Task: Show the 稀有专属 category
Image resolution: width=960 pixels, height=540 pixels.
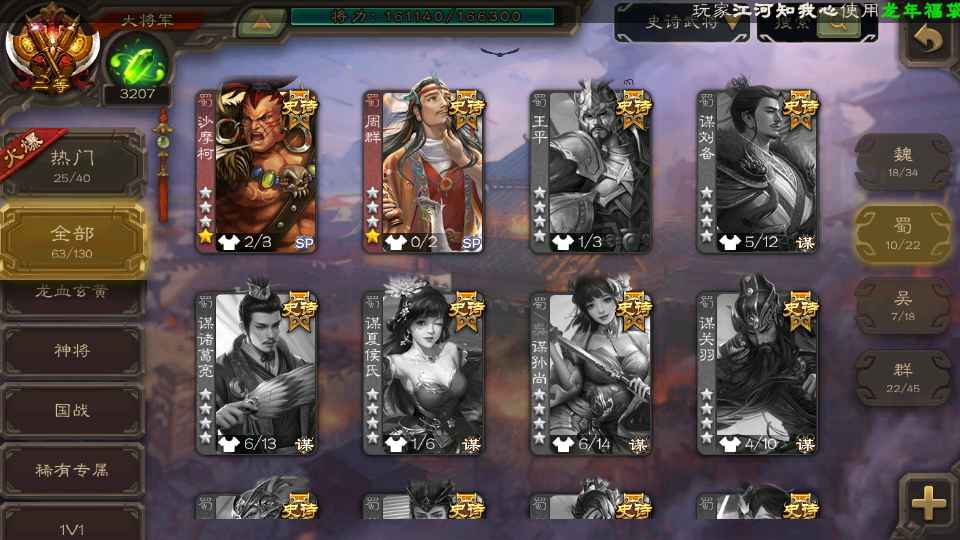Action: point(73,468)
